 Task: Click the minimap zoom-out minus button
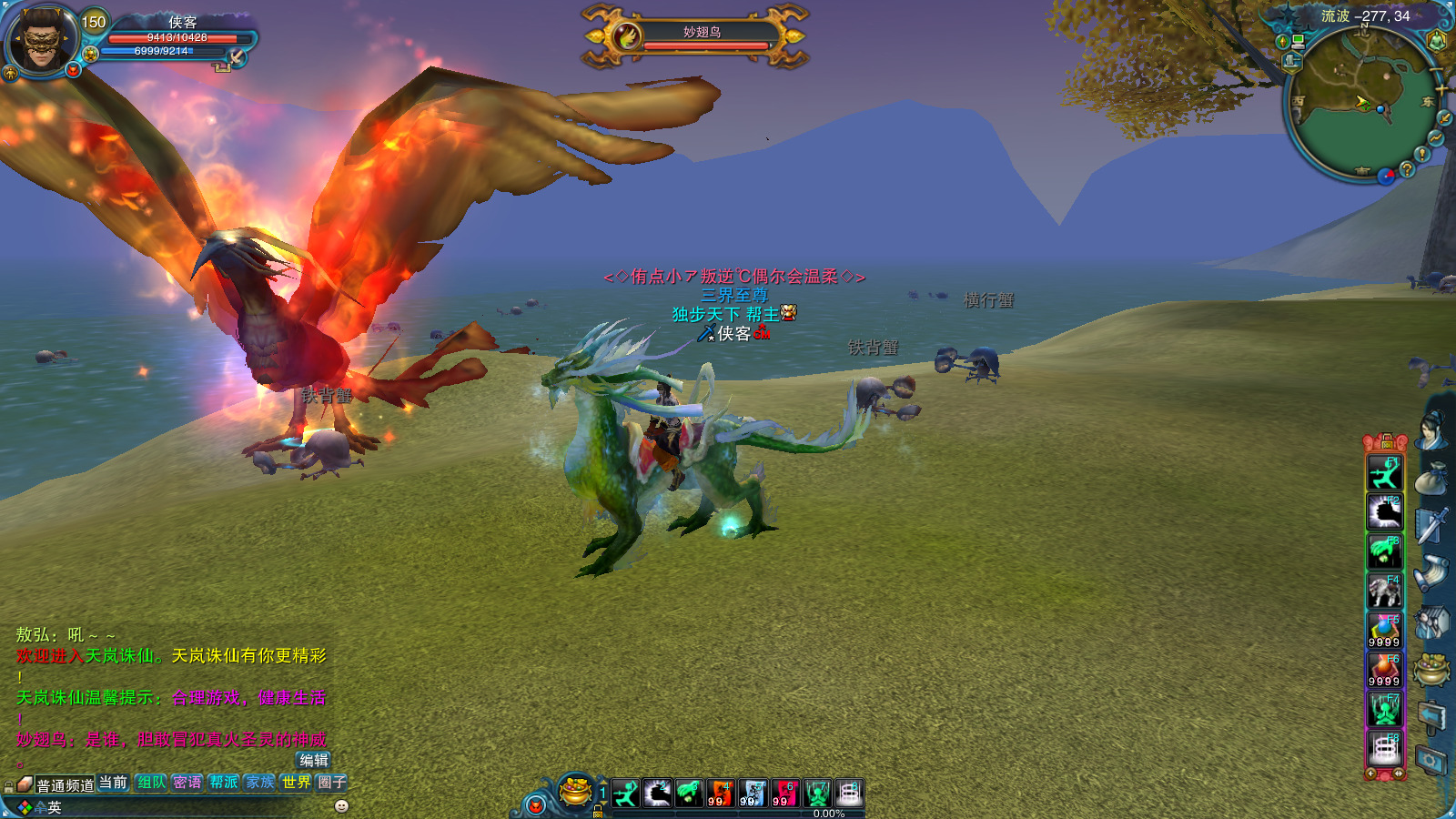click(x=1436, y=72)
